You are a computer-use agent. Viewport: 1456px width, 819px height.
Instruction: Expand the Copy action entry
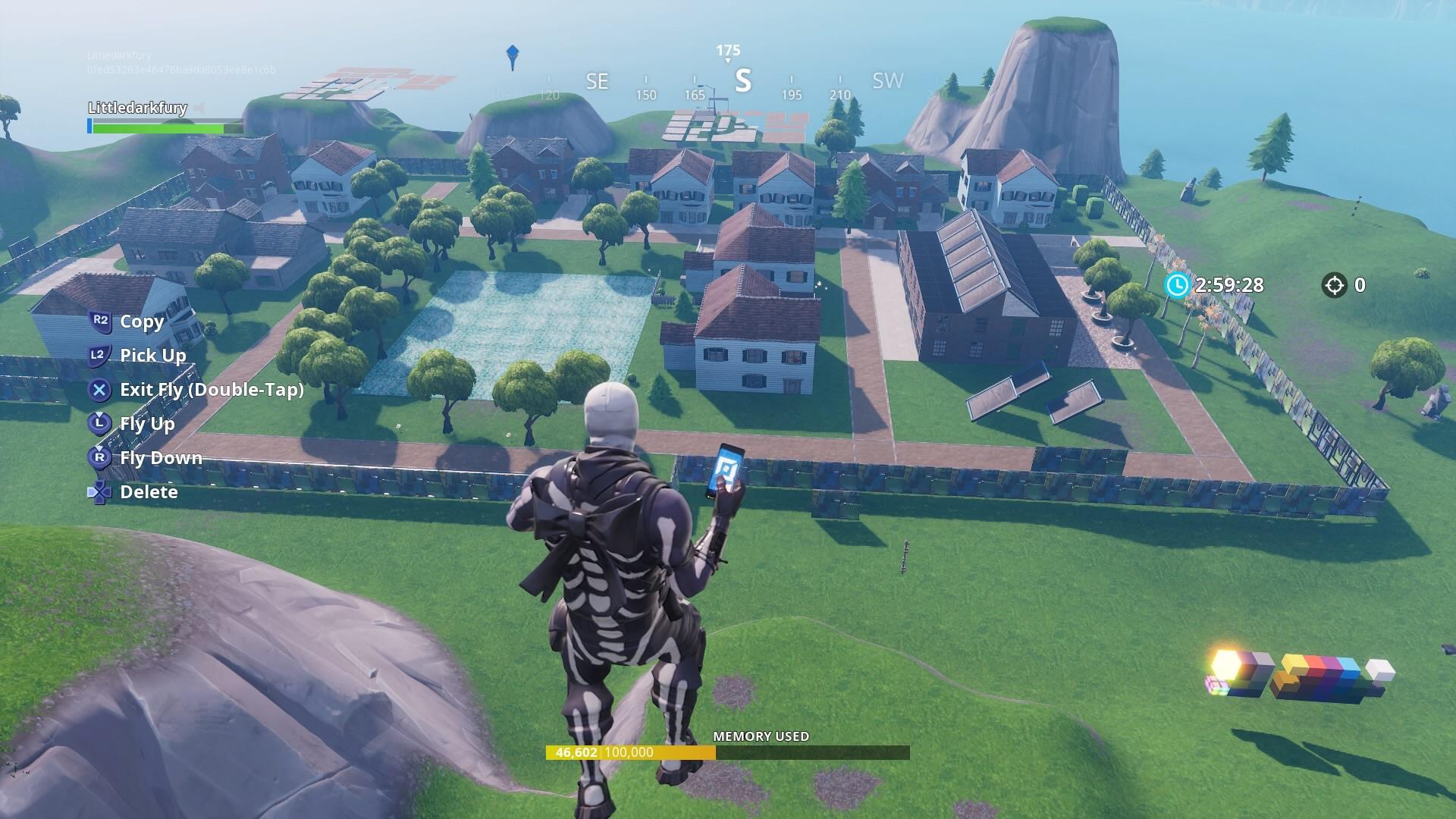tap(141, 322)
